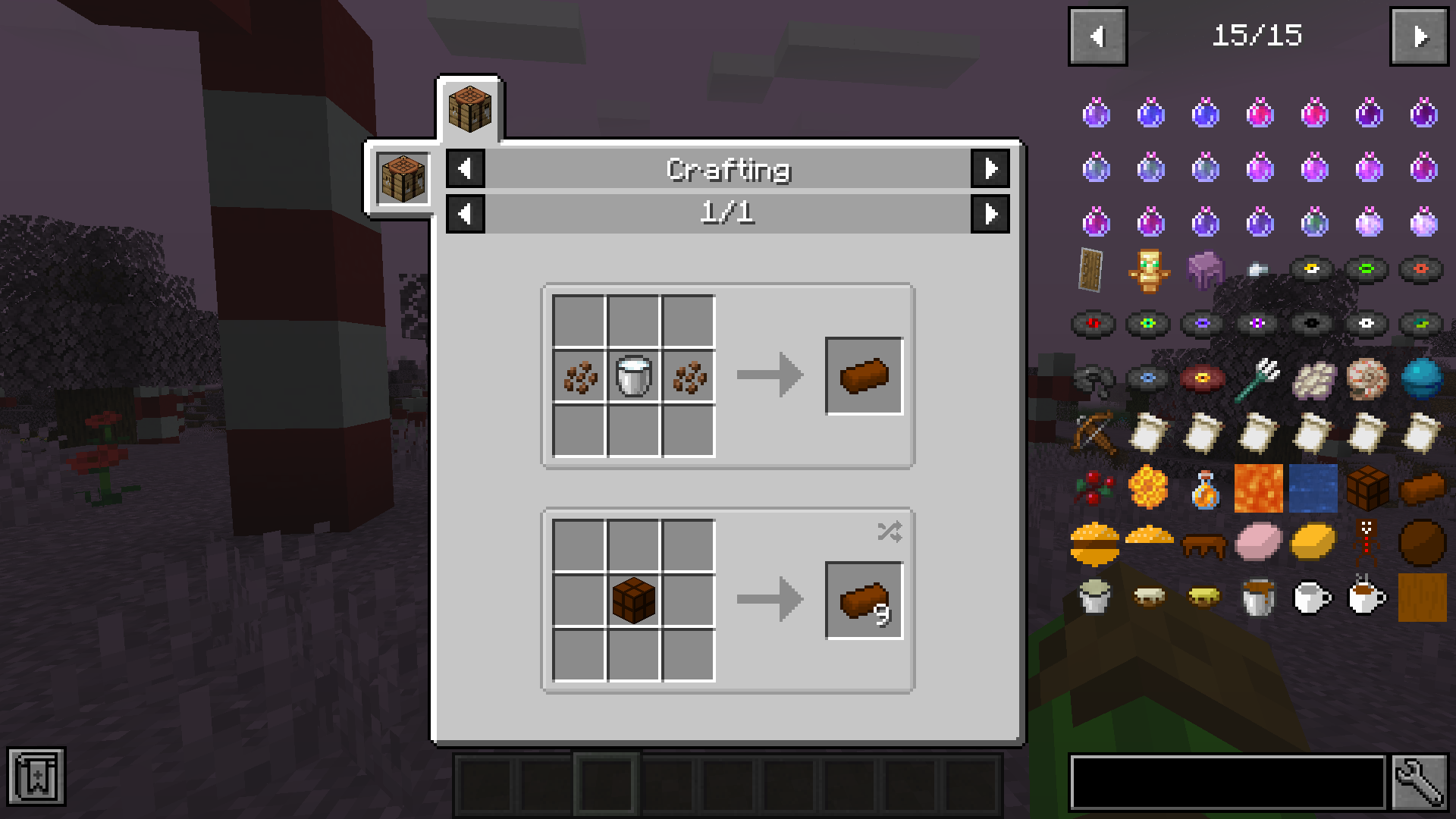The width and height of the screenshot is (1456, 819).
Task: Click the chocolate block in the item list
Action: [x=1369, y=488]
